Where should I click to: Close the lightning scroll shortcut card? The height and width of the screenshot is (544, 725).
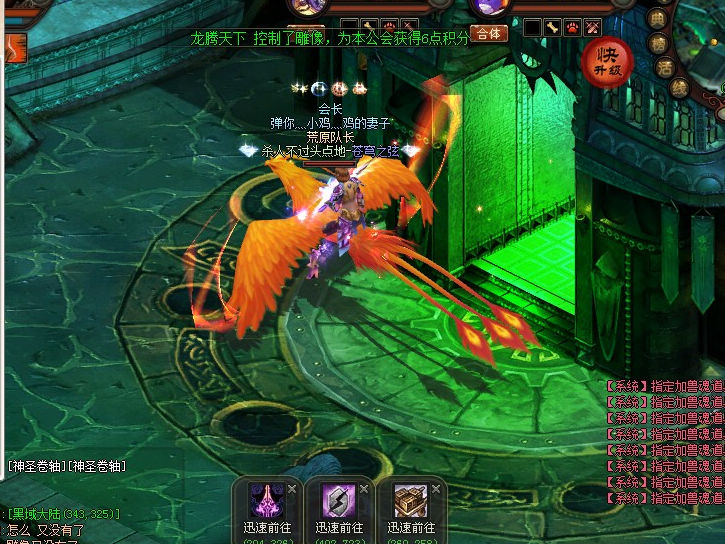click(x=364, y=488)
